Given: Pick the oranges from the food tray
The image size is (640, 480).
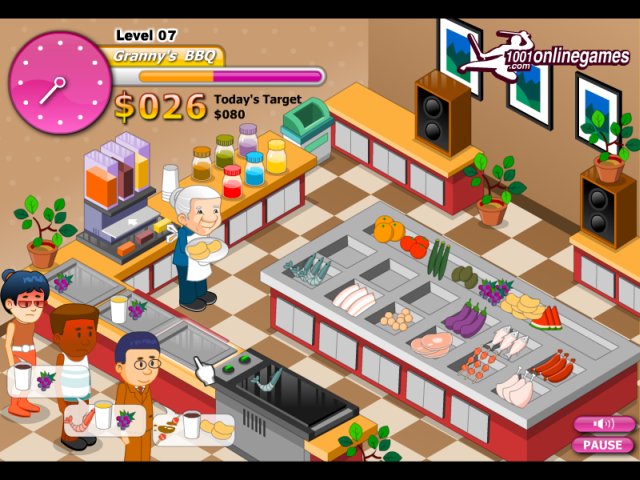Looking at the screenshot, I should point(387,229).
